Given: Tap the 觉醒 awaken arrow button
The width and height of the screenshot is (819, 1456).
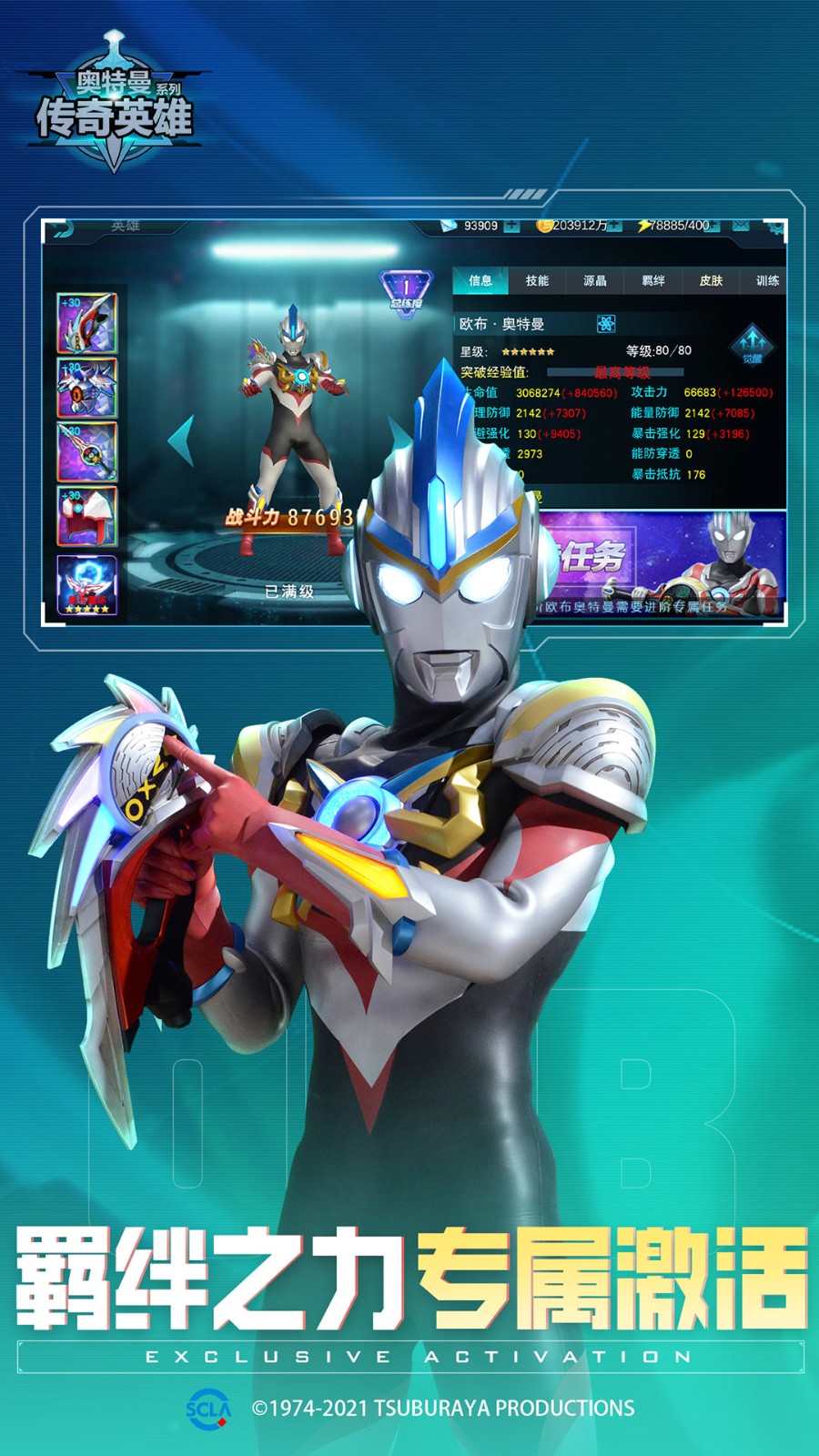Looking at the screenshot, I should [752, 344].
